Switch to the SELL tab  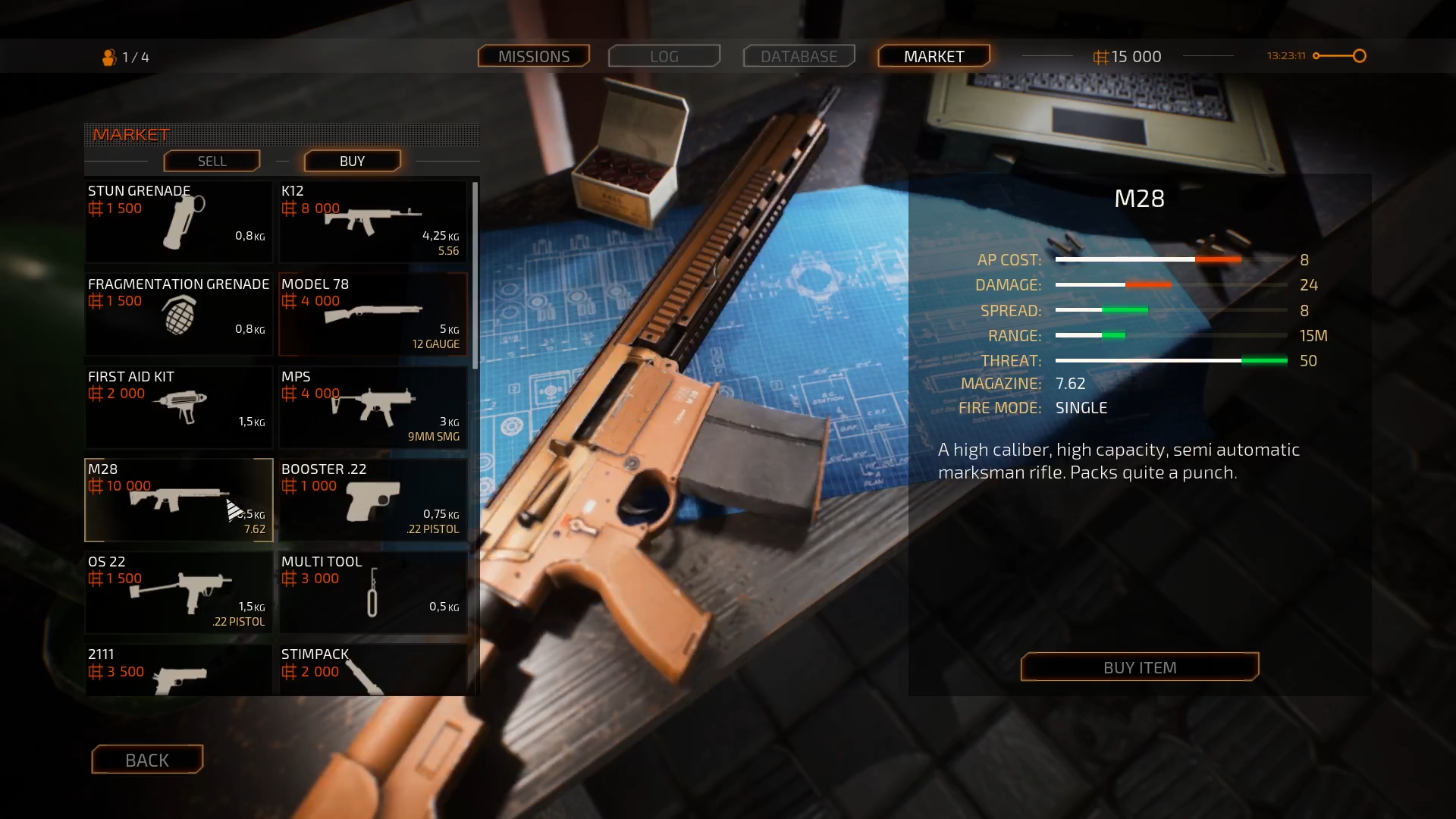pyautogui.click(x=212, y=161)
